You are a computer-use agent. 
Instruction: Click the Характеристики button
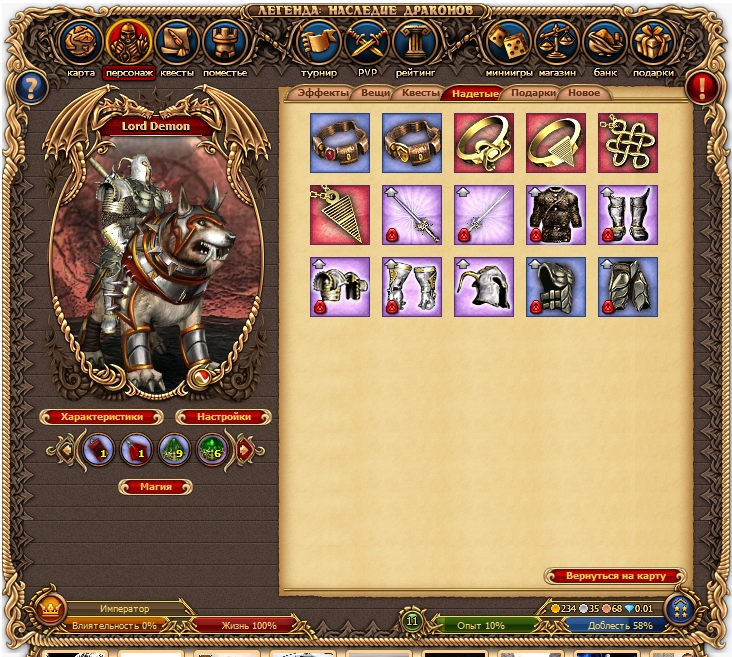coord(101,417)
